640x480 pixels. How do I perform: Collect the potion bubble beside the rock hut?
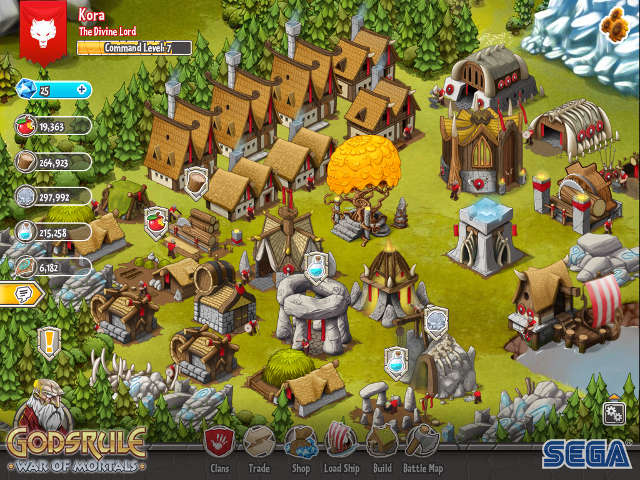coord(397,357)
